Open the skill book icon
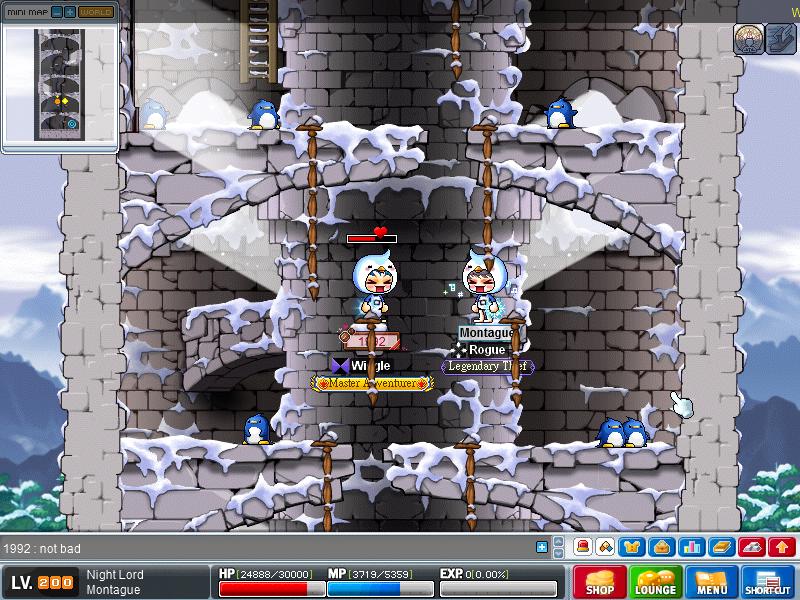Screen dimensions: 800x600 point(718,547)
